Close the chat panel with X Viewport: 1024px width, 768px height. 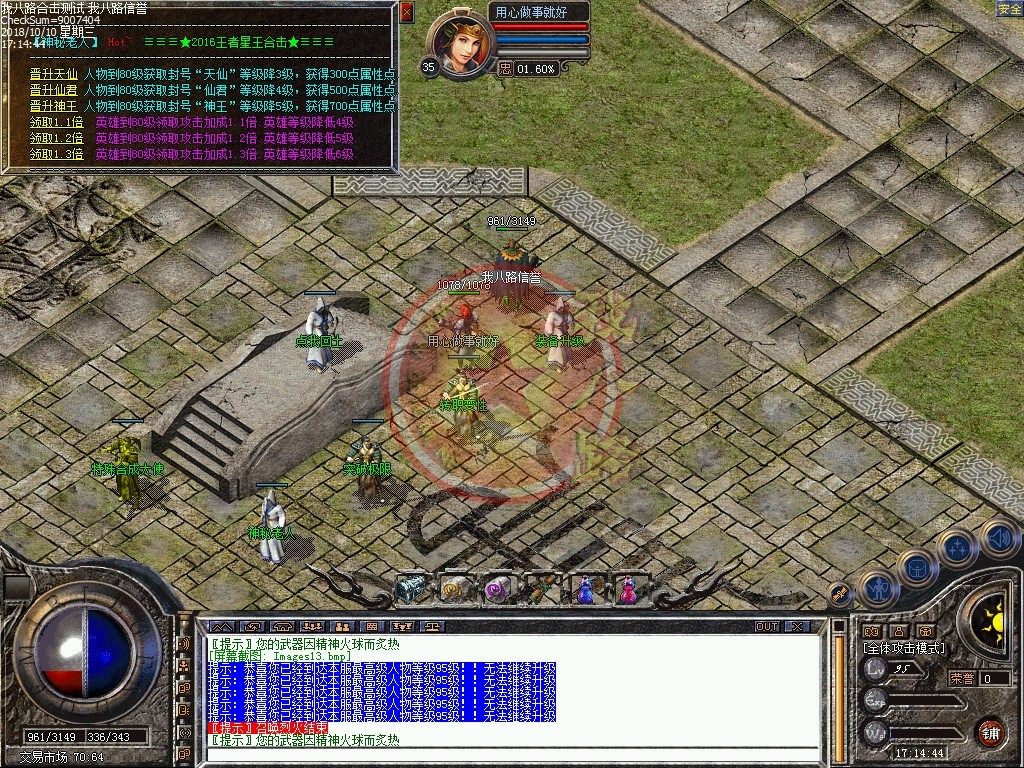tap(796, 627)
